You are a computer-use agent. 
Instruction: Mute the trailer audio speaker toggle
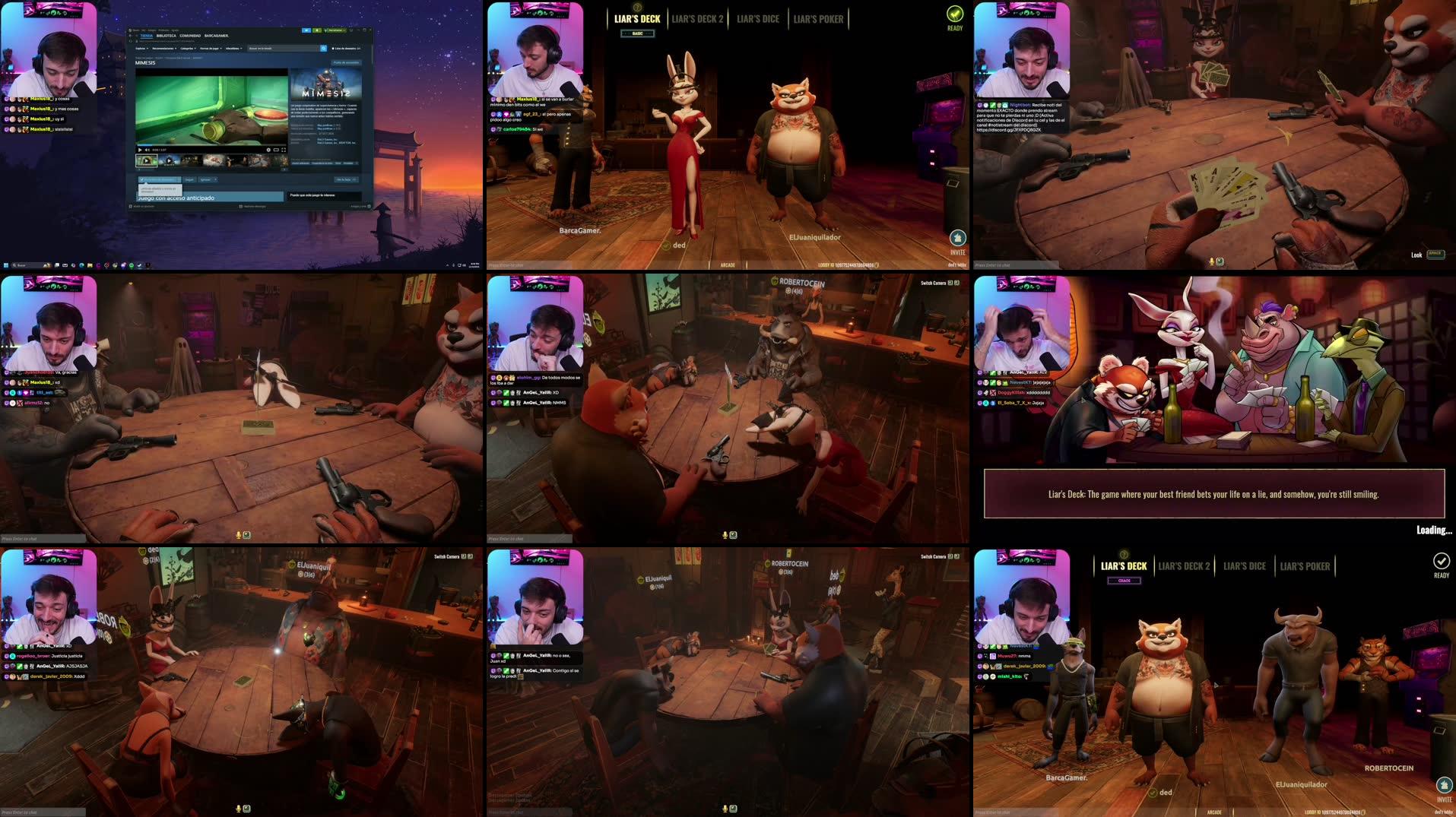click(x=148, y=150)
